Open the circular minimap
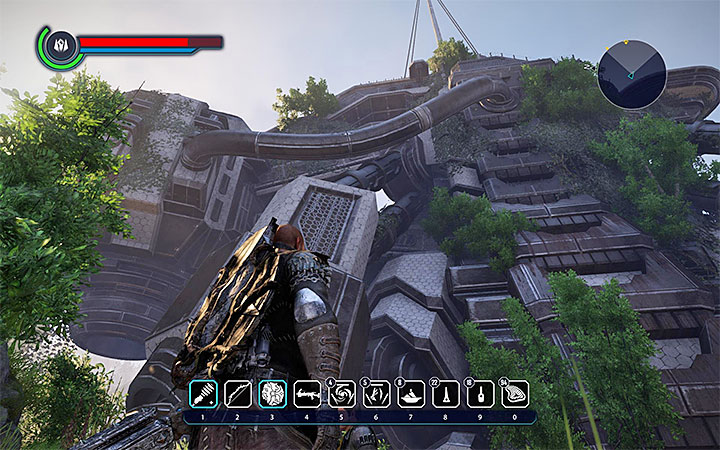Screen dimensions: 720x450 [x=631, y=74]
